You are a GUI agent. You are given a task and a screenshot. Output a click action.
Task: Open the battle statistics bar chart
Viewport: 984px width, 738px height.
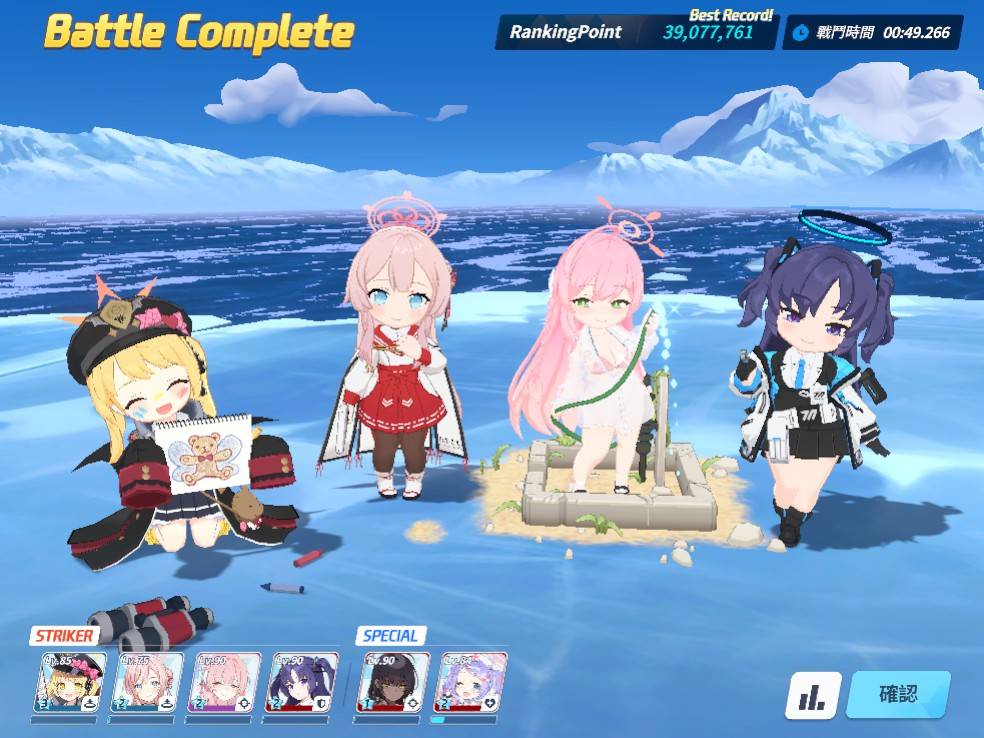click(812, 696)
